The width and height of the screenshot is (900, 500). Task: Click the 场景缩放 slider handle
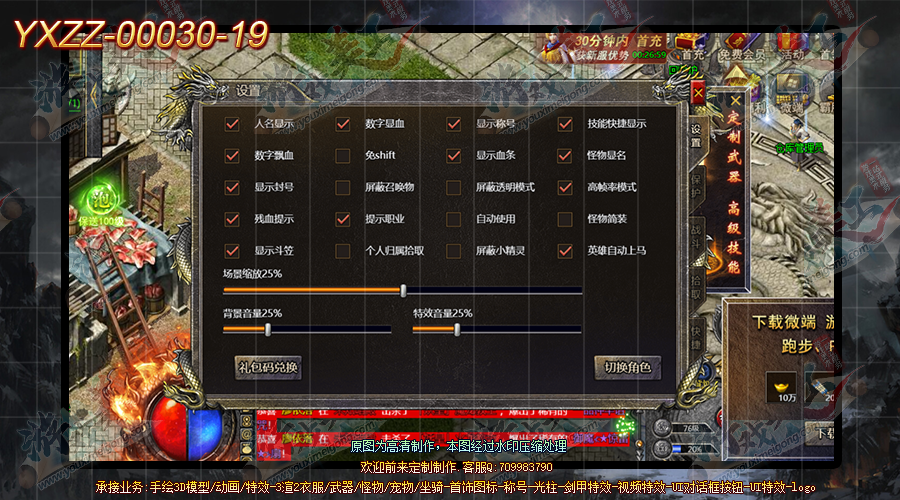tap(403, 290)
